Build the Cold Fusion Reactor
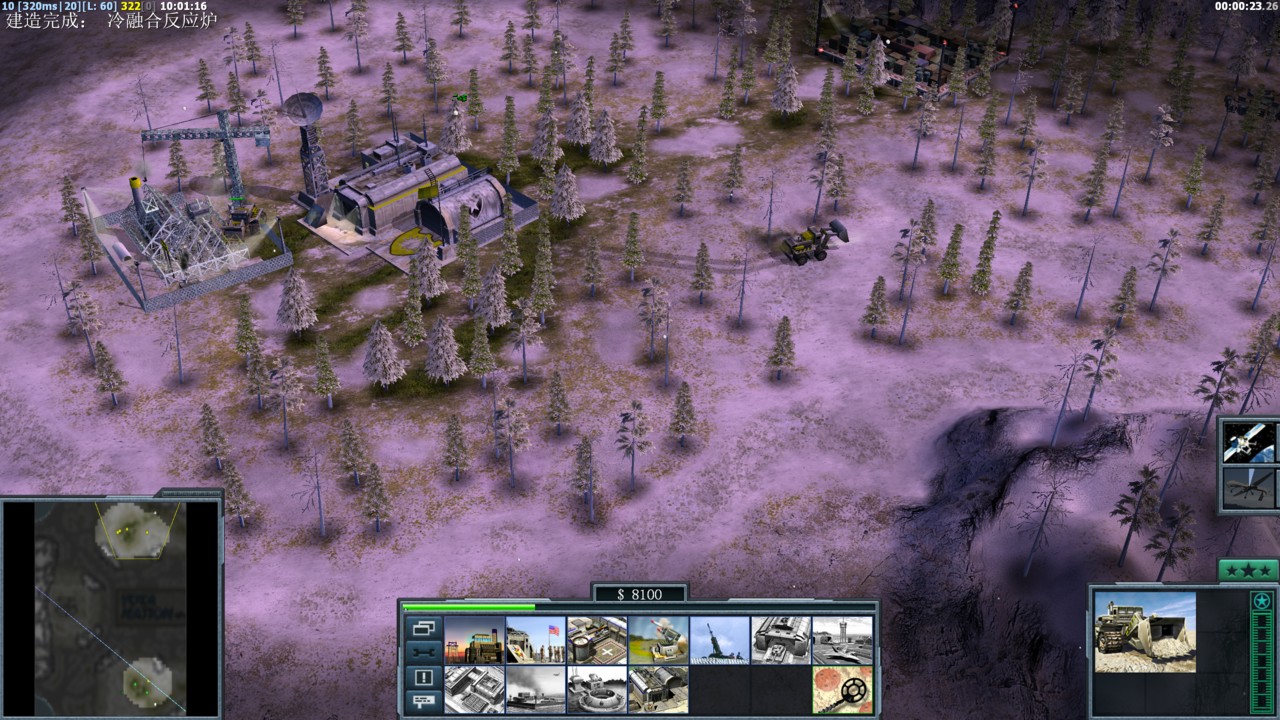This screenshot has height=720, width=1280. point(473,639)
